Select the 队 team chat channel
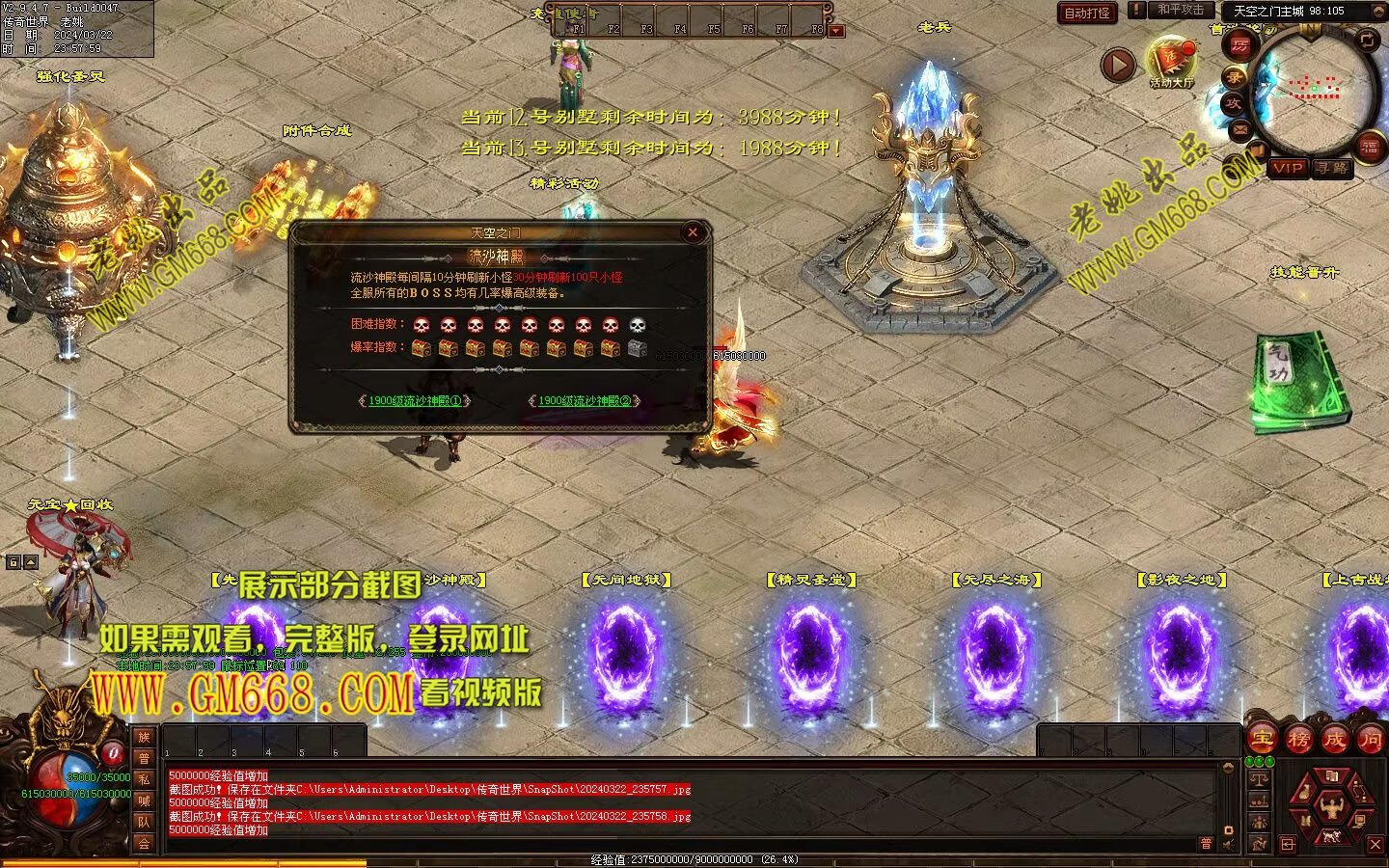Screen dimensions: 1389x868 tap(144, 822)
